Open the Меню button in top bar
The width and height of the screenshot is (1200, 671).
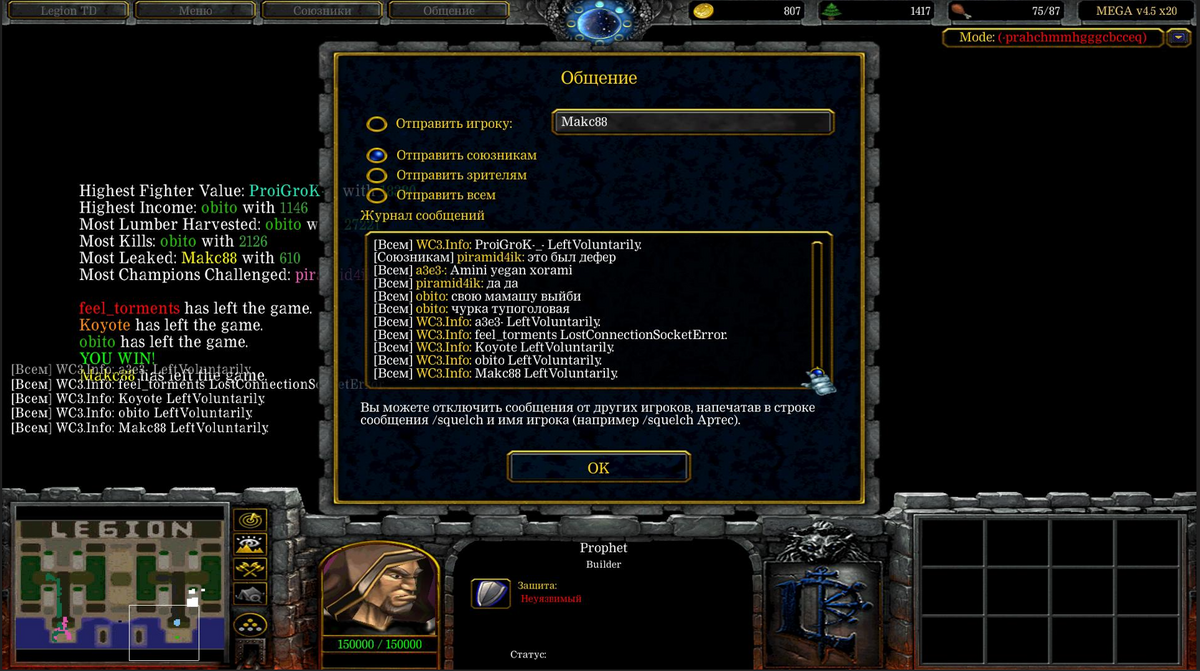pos(194,11)
